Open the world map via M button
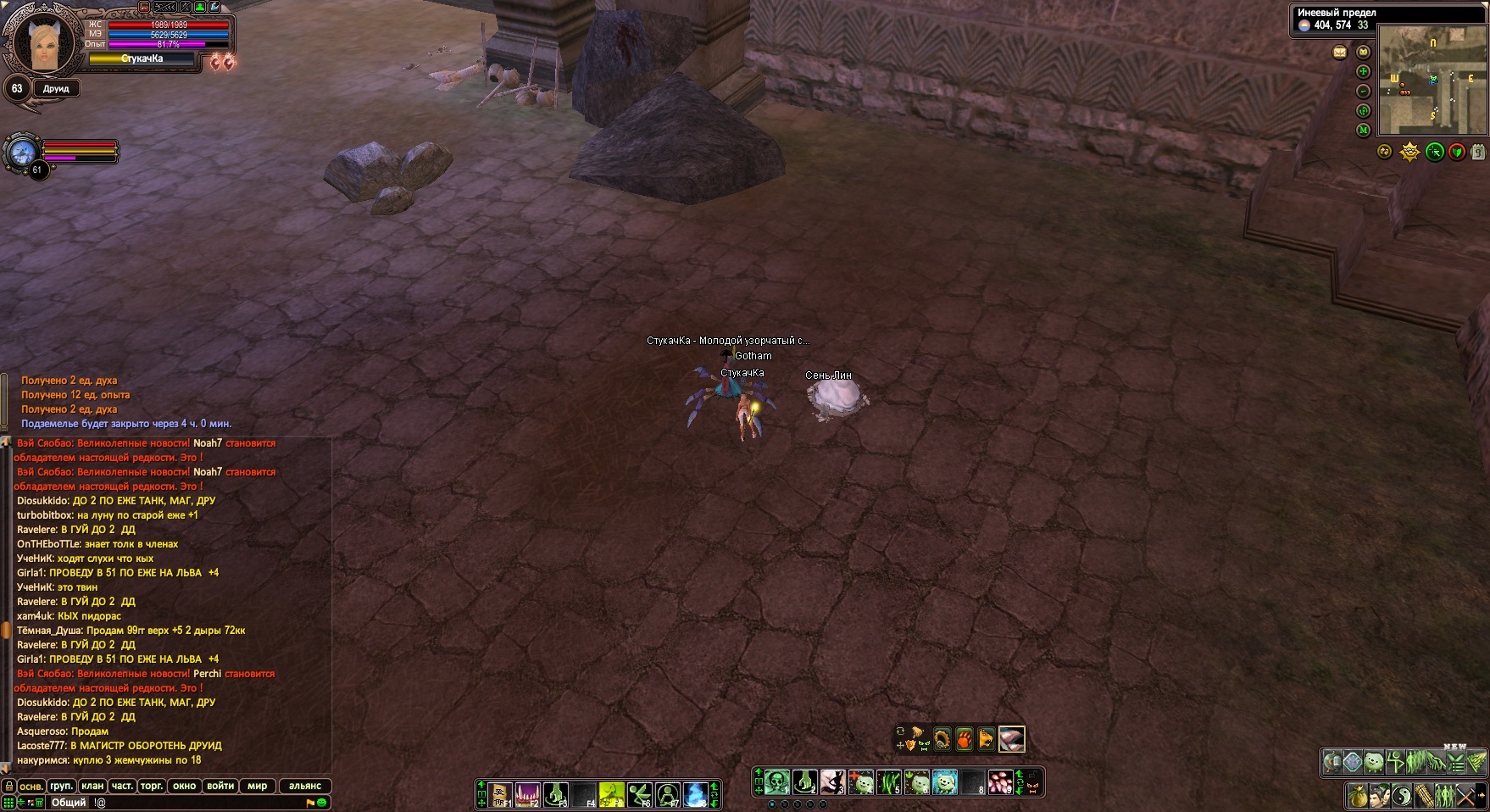Screen dimensions: 1490x812 coord(1363,131)
